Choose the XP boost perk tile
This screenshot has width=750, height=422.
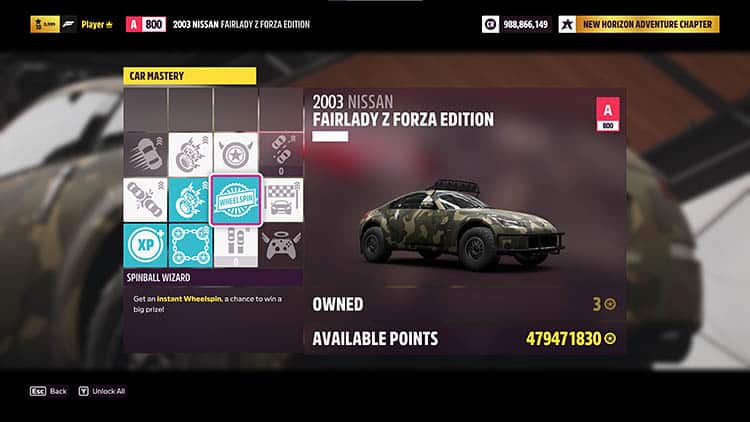(145, 246)
